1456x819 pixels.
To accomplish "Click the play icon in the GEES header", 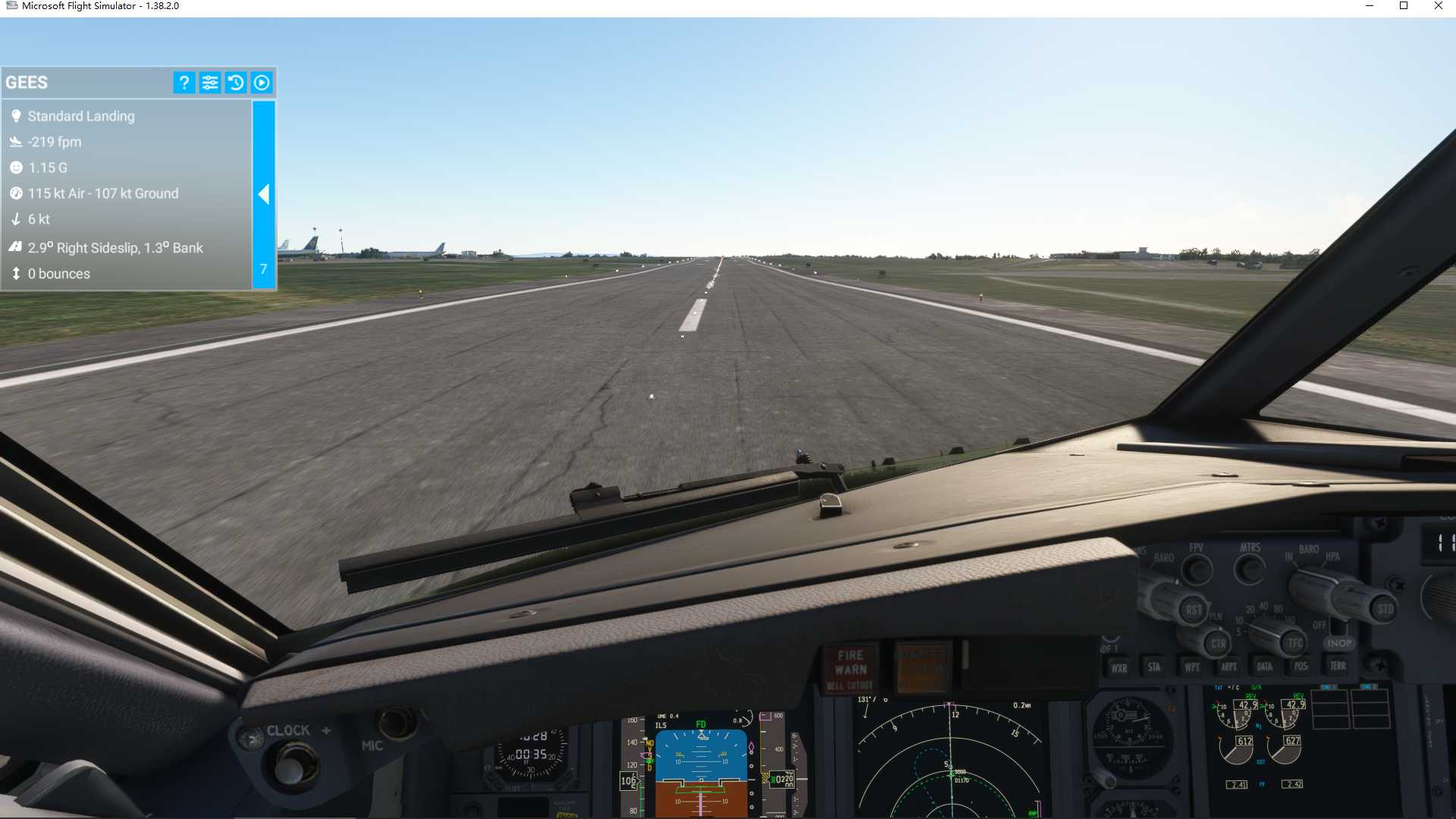I will [262, 83].
